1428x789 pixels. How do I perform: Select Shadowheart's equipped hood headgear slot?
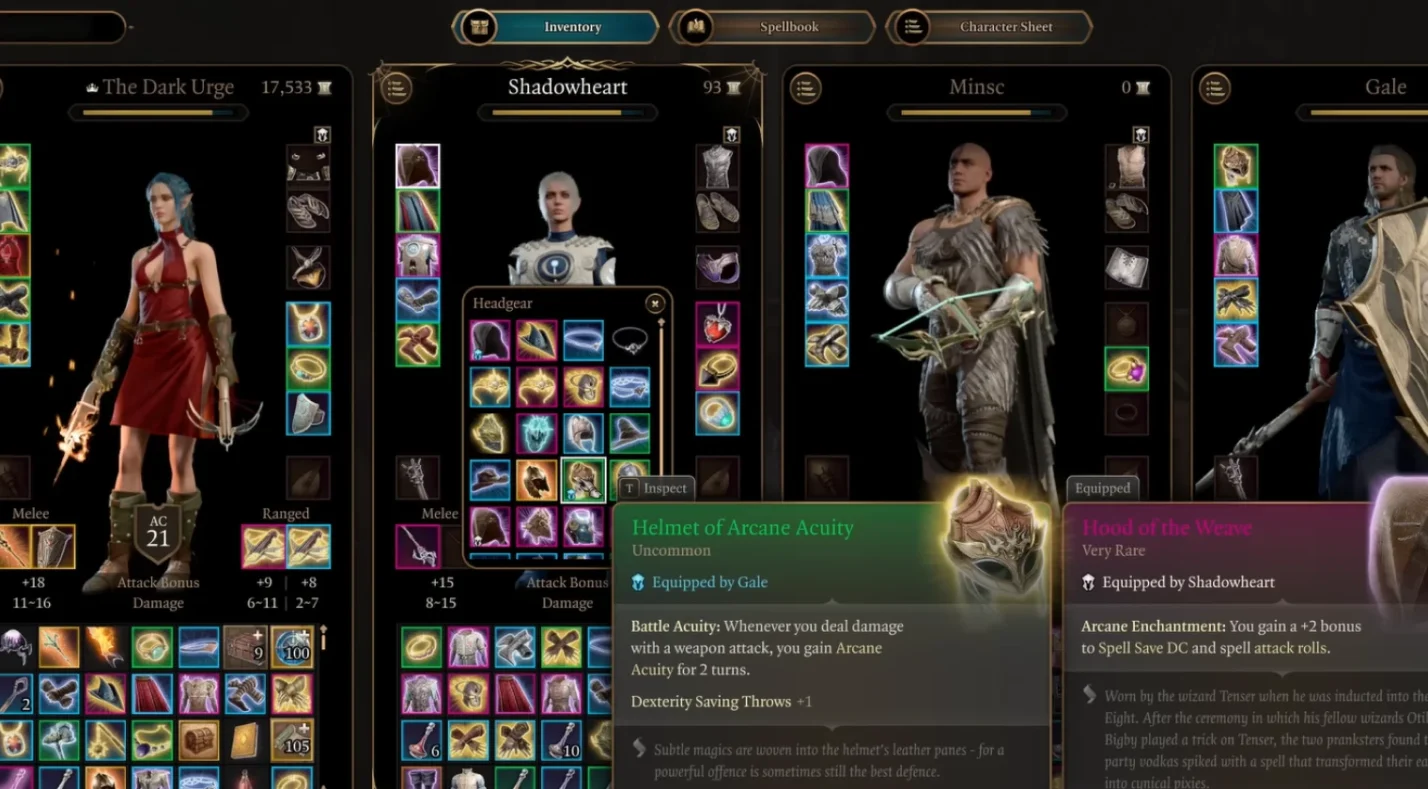coord(417,166)
